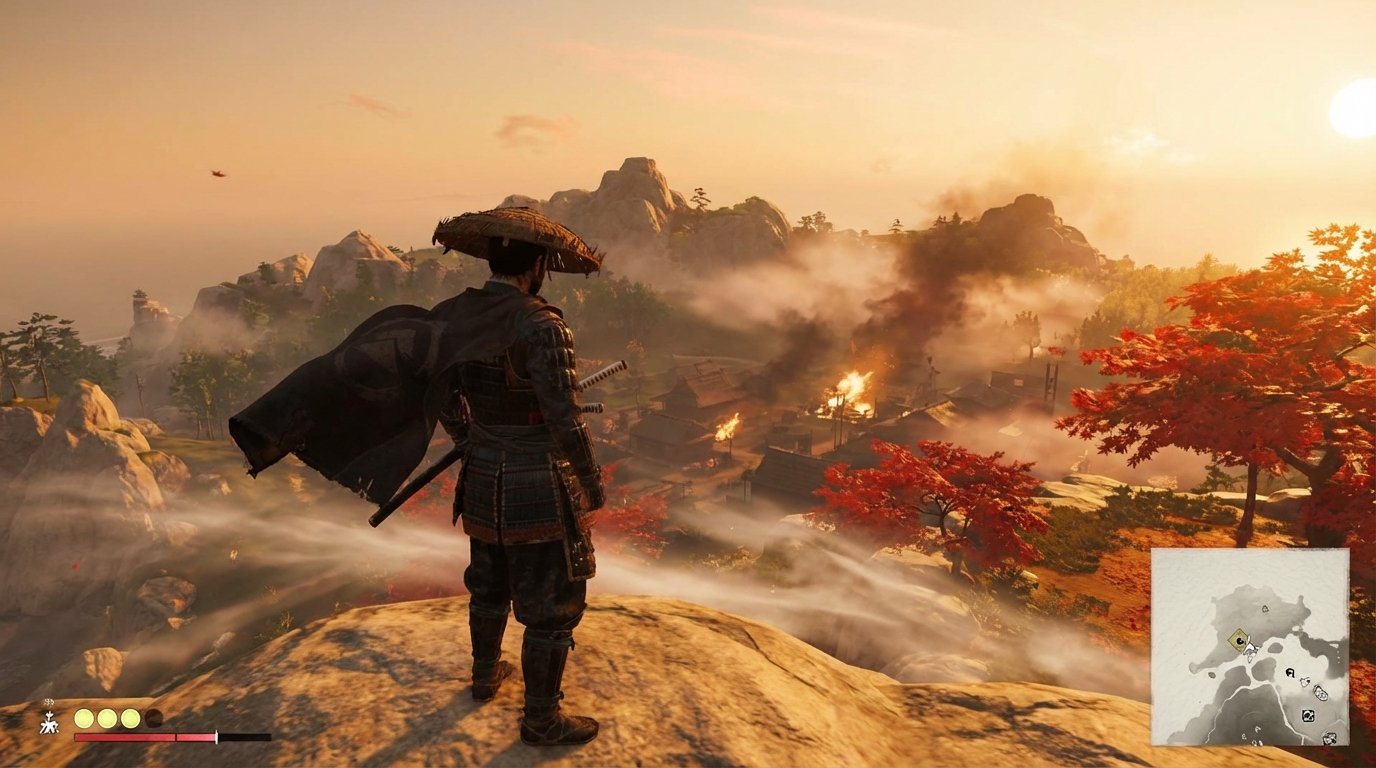
Task: Click the camp icon at minimap bottom-right corner
Action: tap(1329, 737)
